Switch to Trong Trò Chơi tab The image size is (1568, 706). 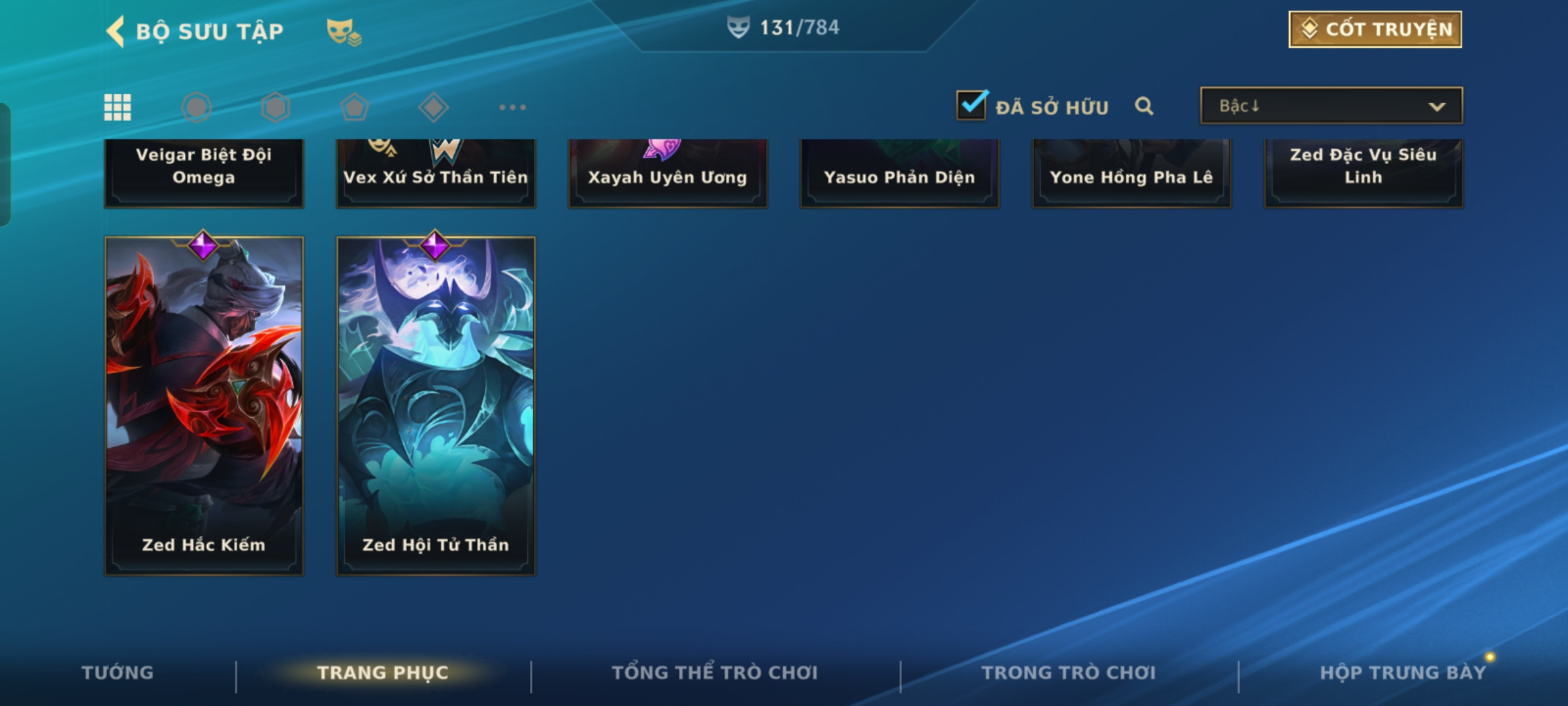pos(1068,673)
